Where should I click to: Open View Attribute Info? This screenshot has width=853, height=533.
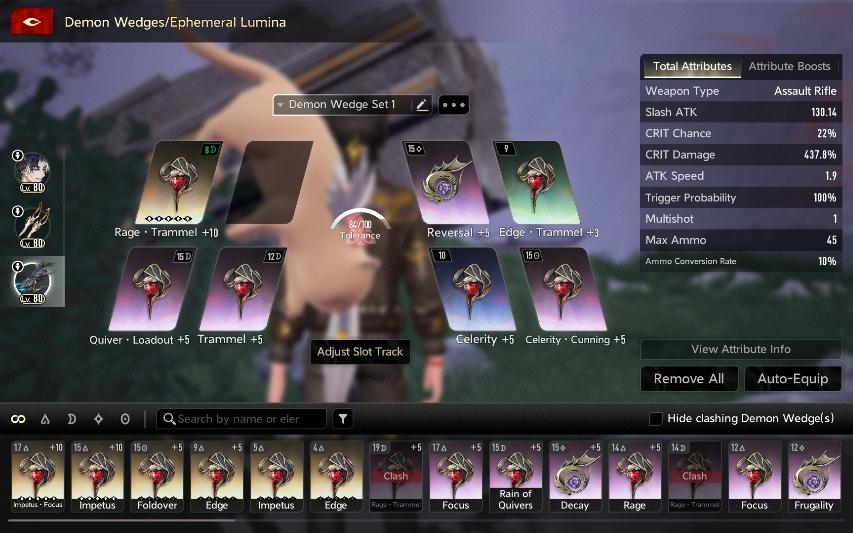tap(740, 350)
